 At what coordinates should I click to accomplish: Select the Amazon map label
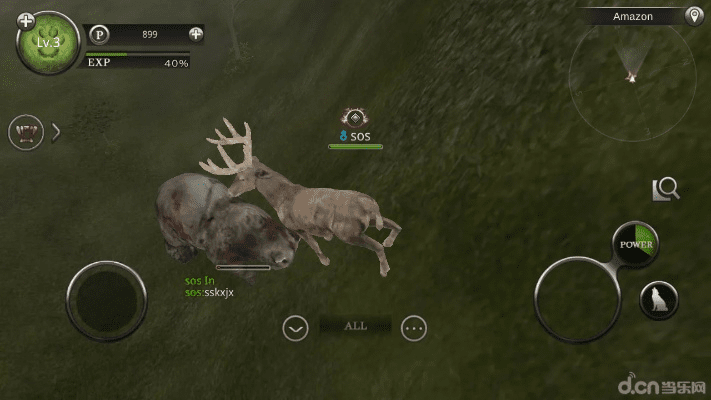[633, 16]
